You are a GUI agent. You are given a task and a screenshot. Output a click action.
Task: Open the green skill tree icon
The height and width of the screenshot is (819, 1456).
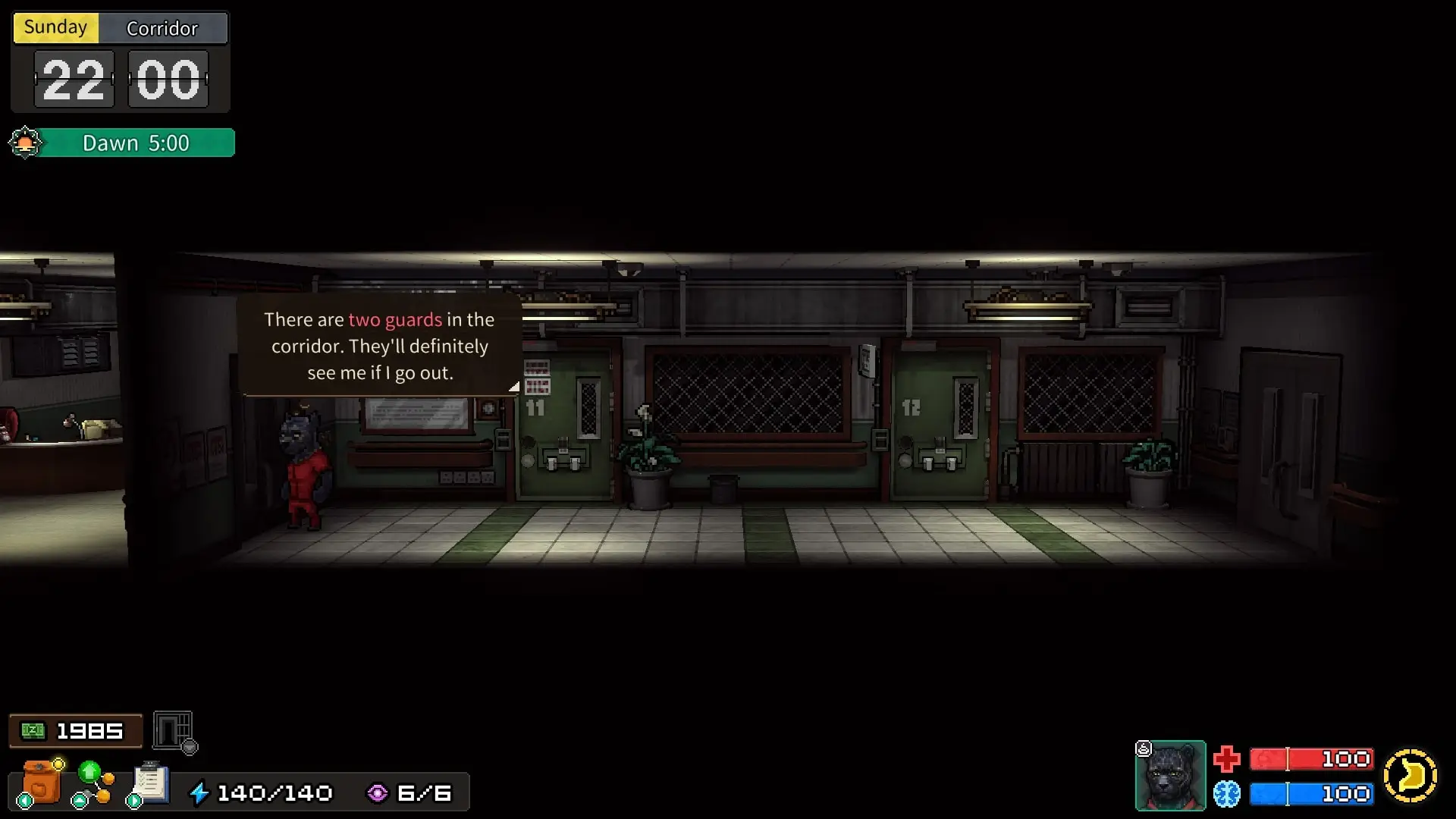[93, 783]
